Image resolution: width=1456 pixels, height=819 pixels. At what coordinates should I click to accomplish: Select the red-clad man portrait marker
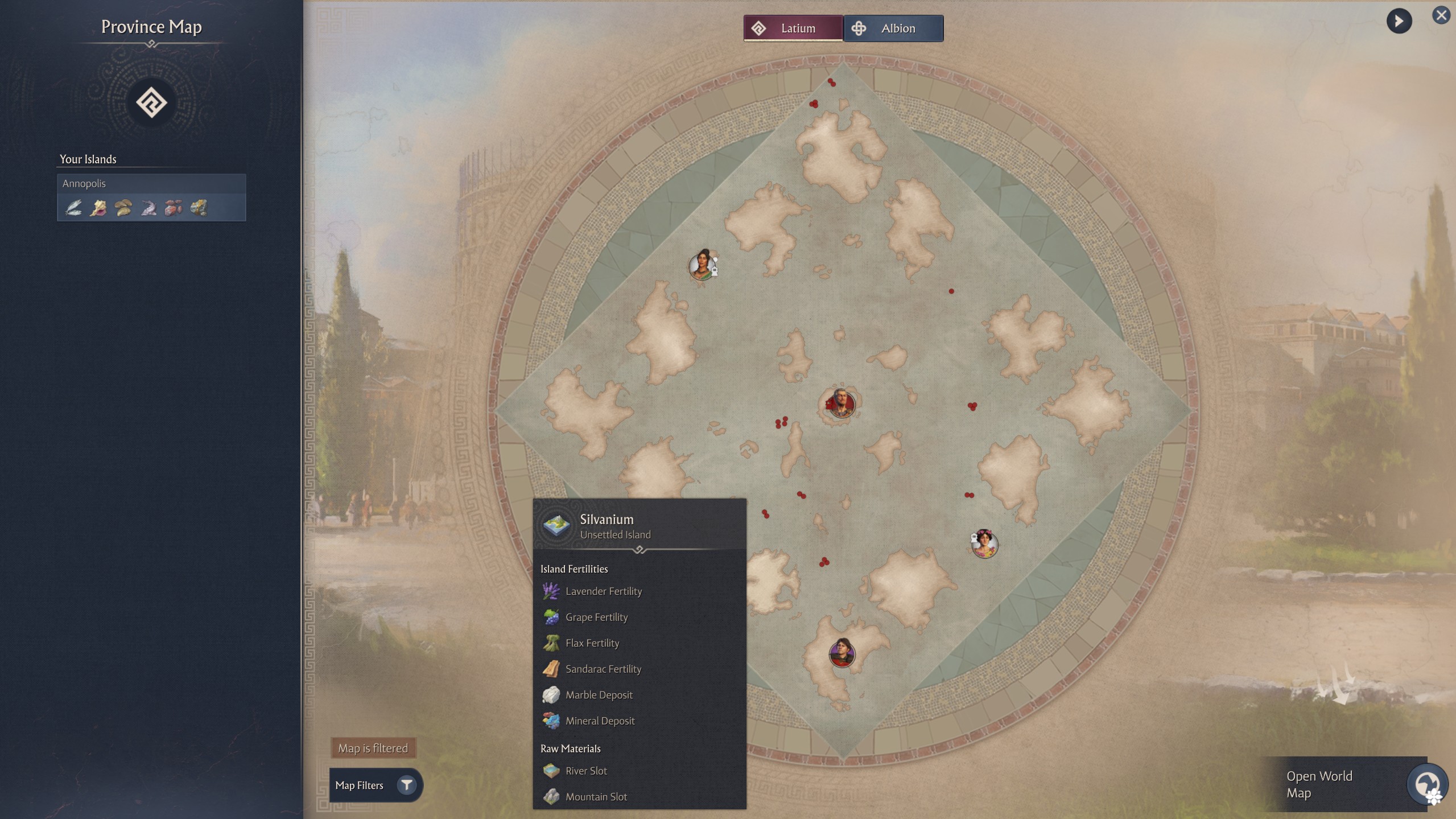[841, 404]
